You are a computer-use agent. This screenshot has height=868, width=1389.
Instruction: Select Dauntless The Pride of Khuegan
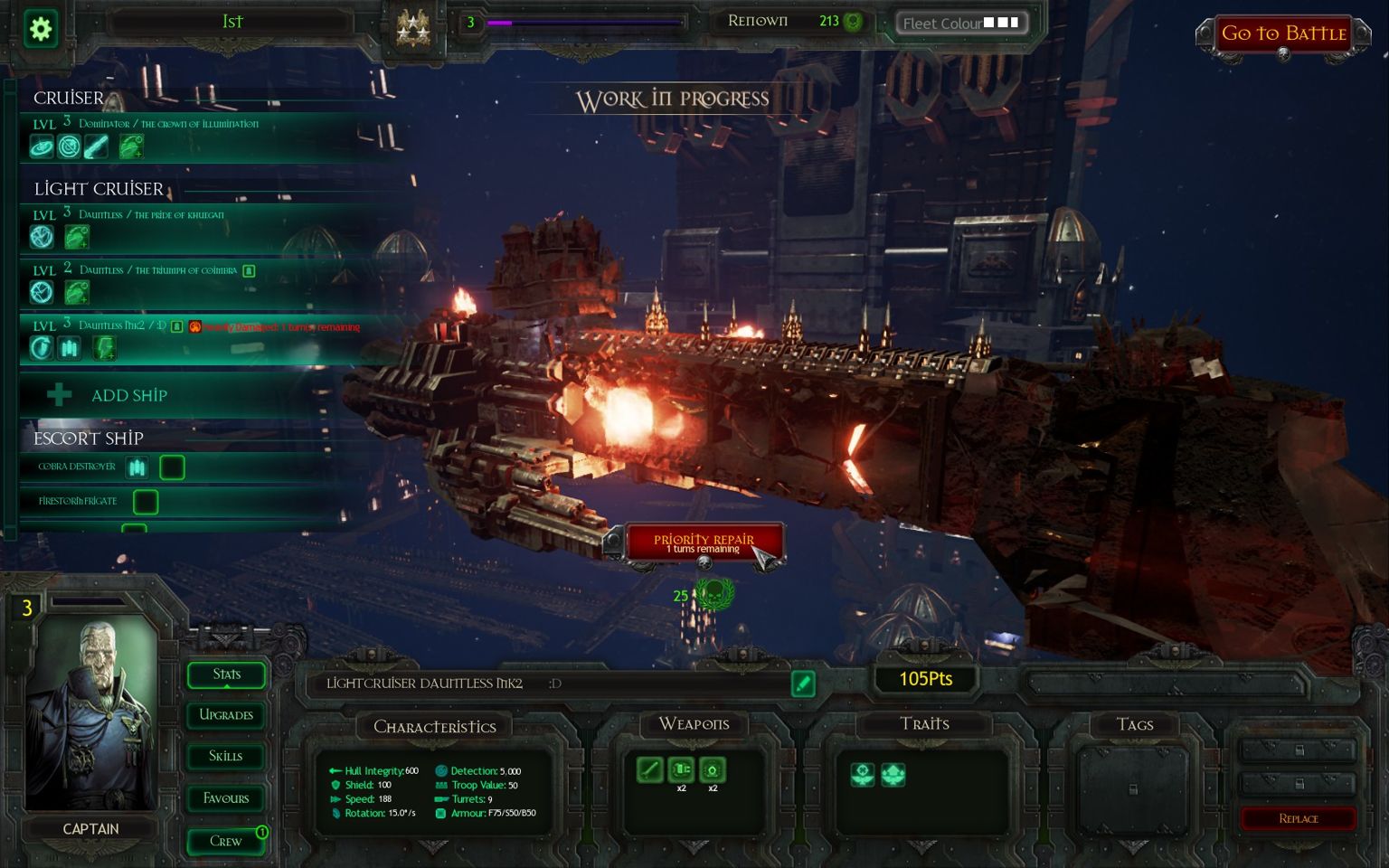point(181,227)
